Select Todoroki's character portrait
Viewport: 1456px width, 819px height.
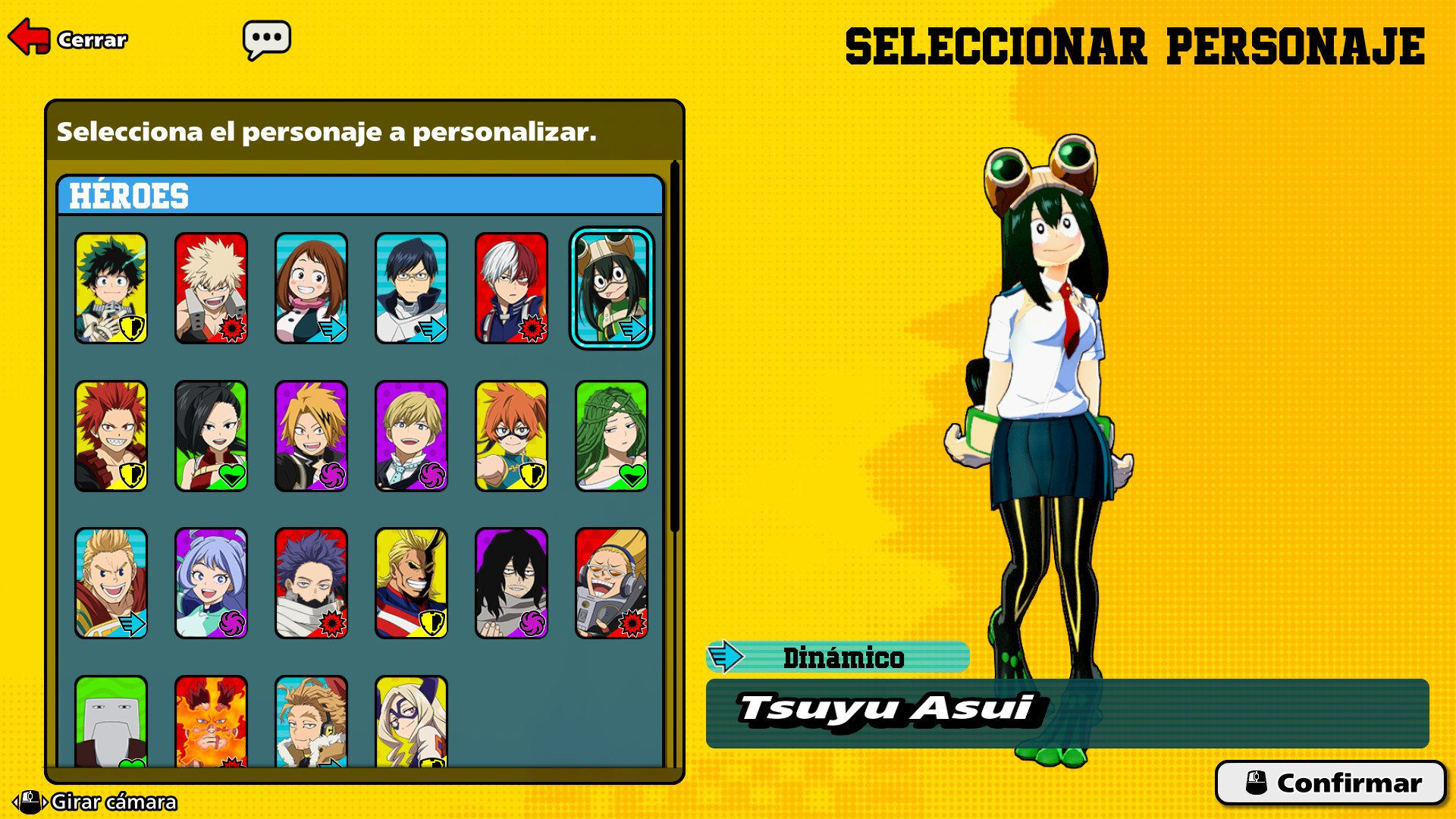(513, 288)
